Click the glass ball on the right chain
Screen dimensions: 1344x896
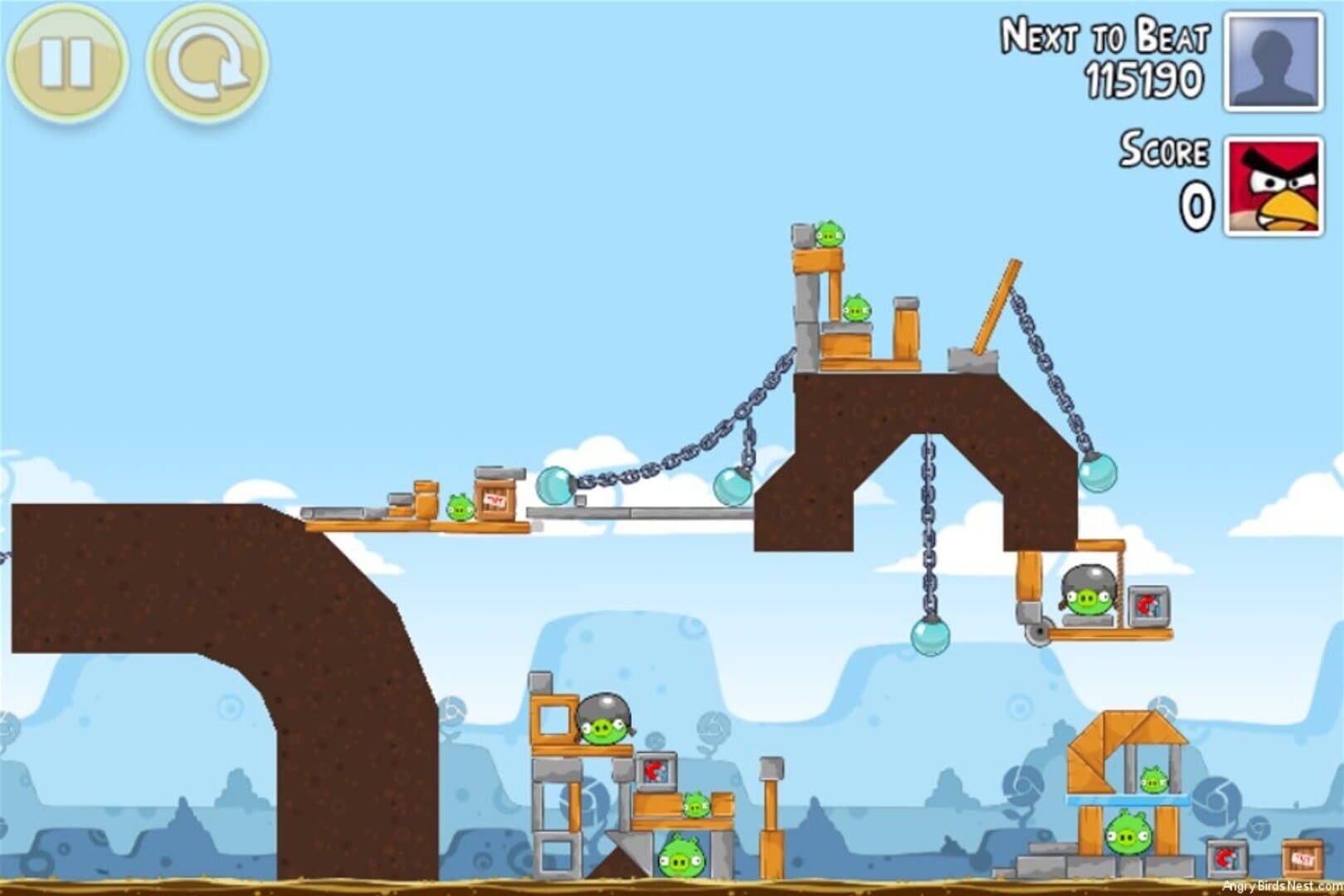pos(1099,473)
